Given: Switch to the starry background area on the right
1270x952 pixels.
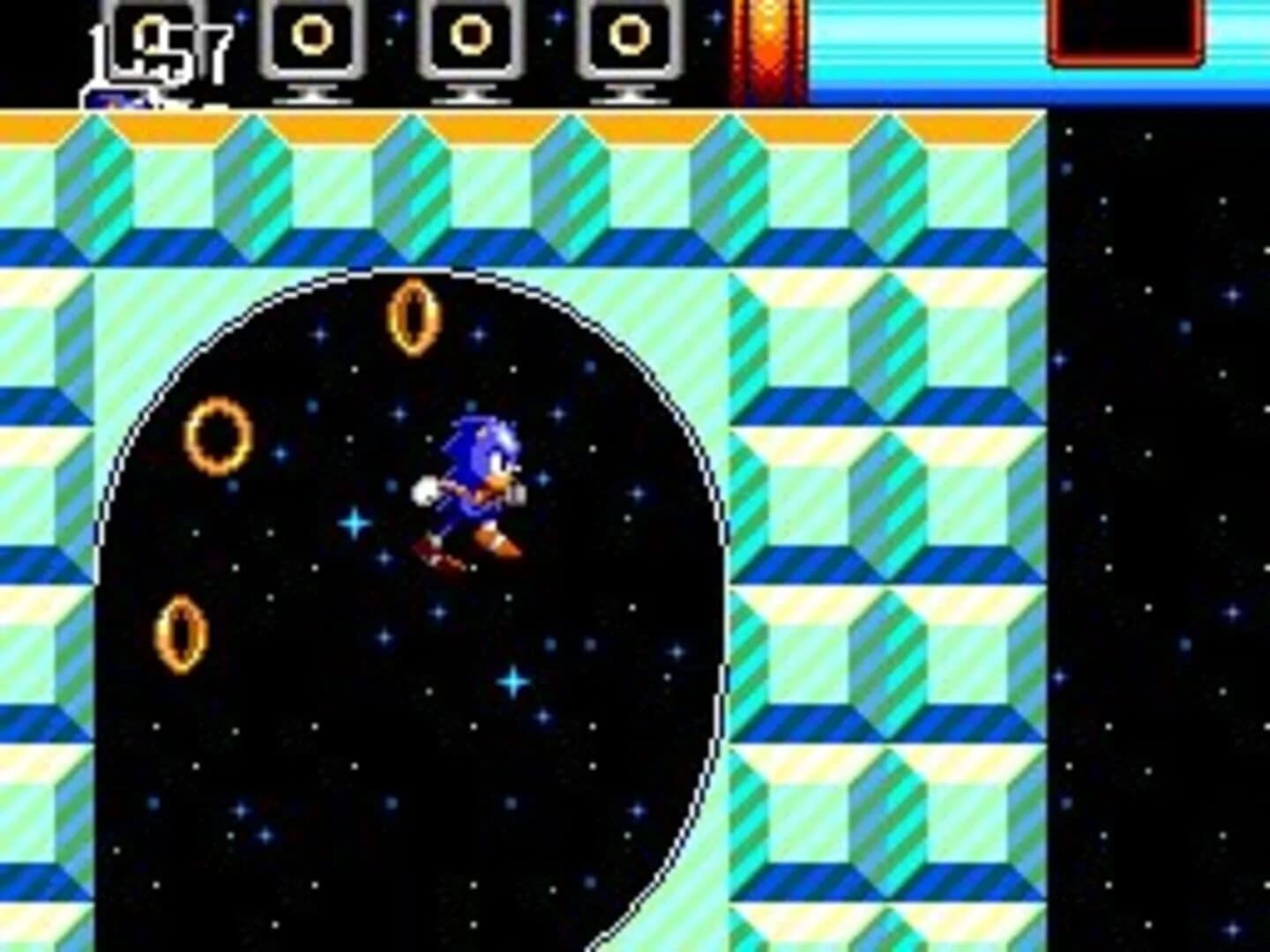Looking at the screenshot, I should pos(1164,529).
